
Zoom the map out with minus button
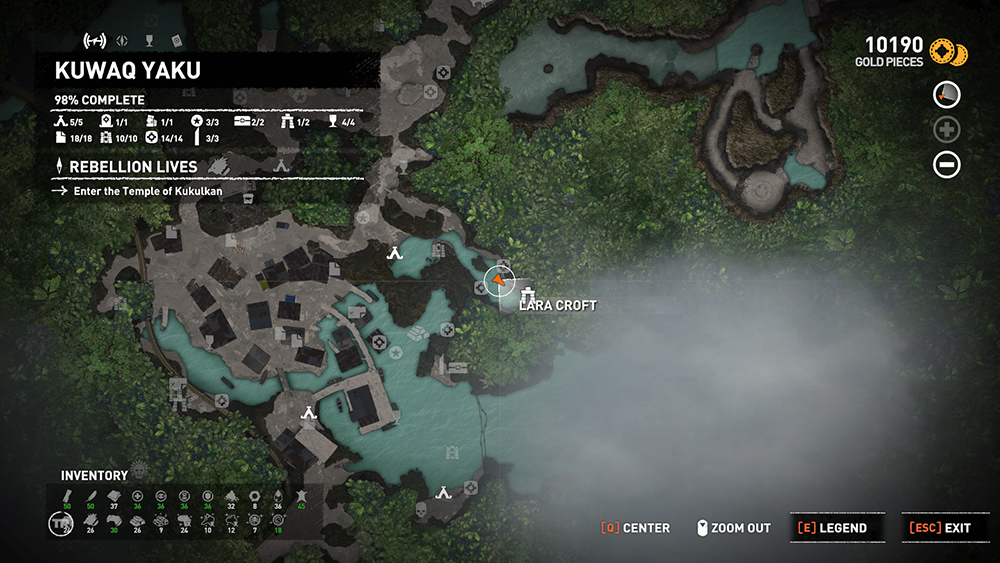(947, 163)
